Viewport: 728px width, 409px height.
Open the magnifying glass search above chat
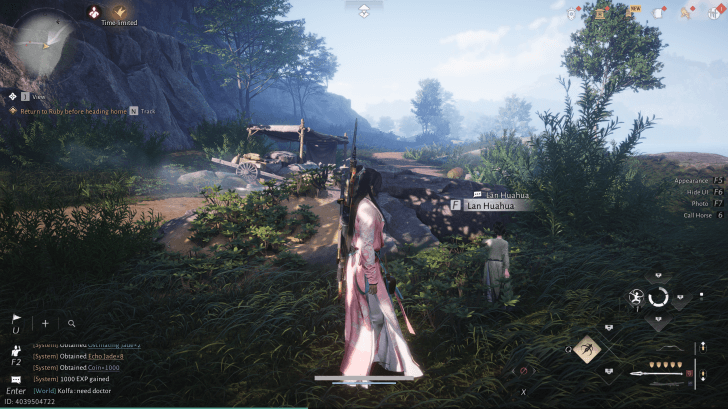pyautogui.click(x=72, y=323)
